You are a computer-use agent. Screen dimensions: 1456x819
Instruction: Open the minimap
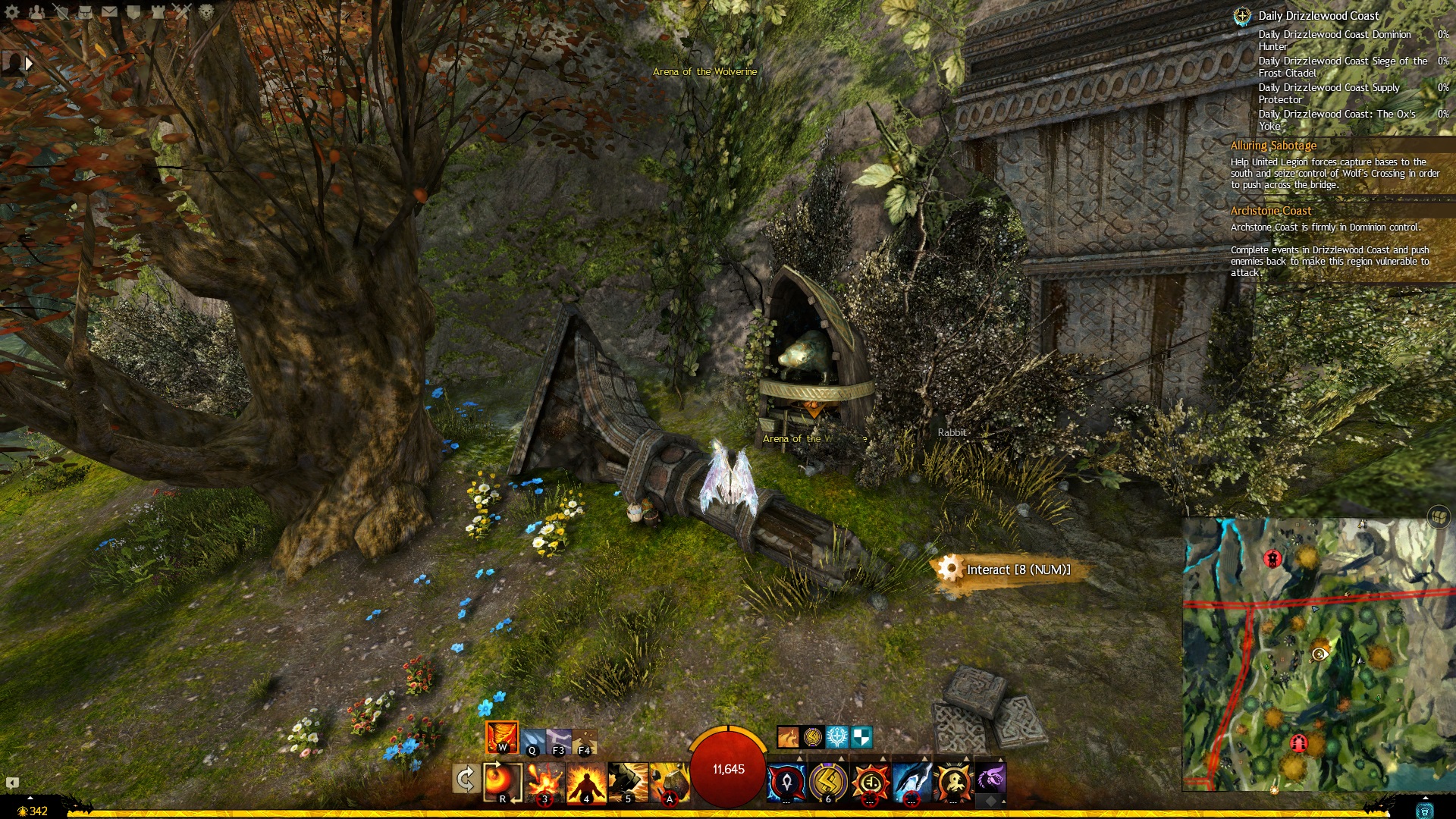tap(1318, 654)
